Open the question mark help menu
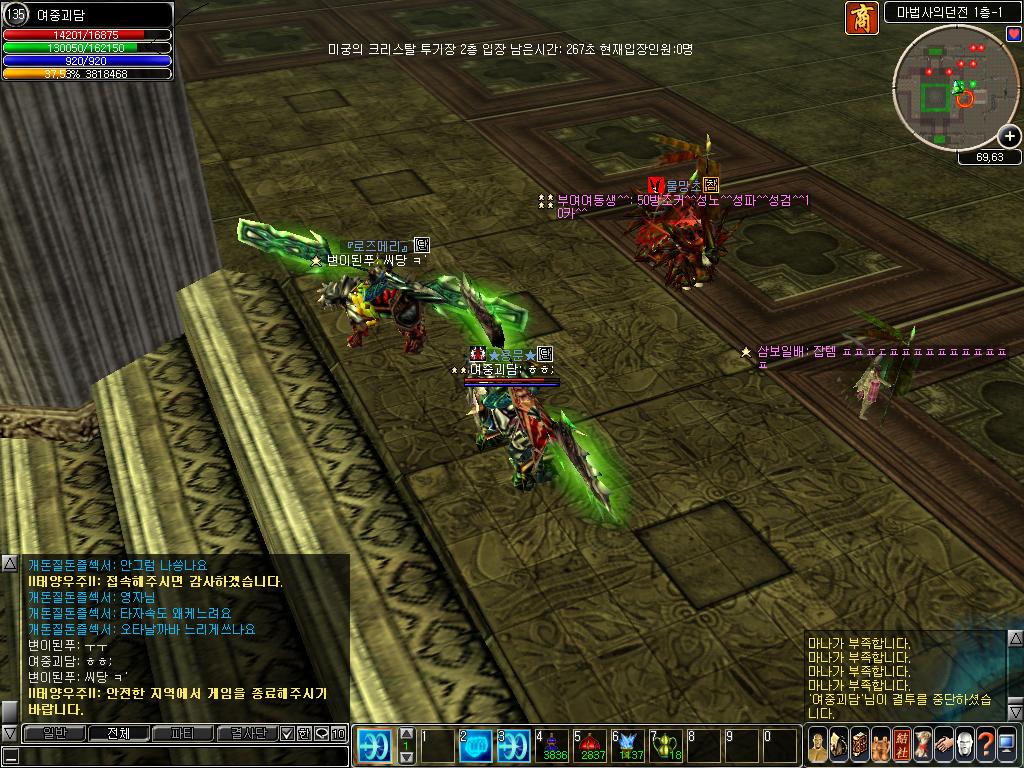The image size is (1024, 768). point(987,746)
